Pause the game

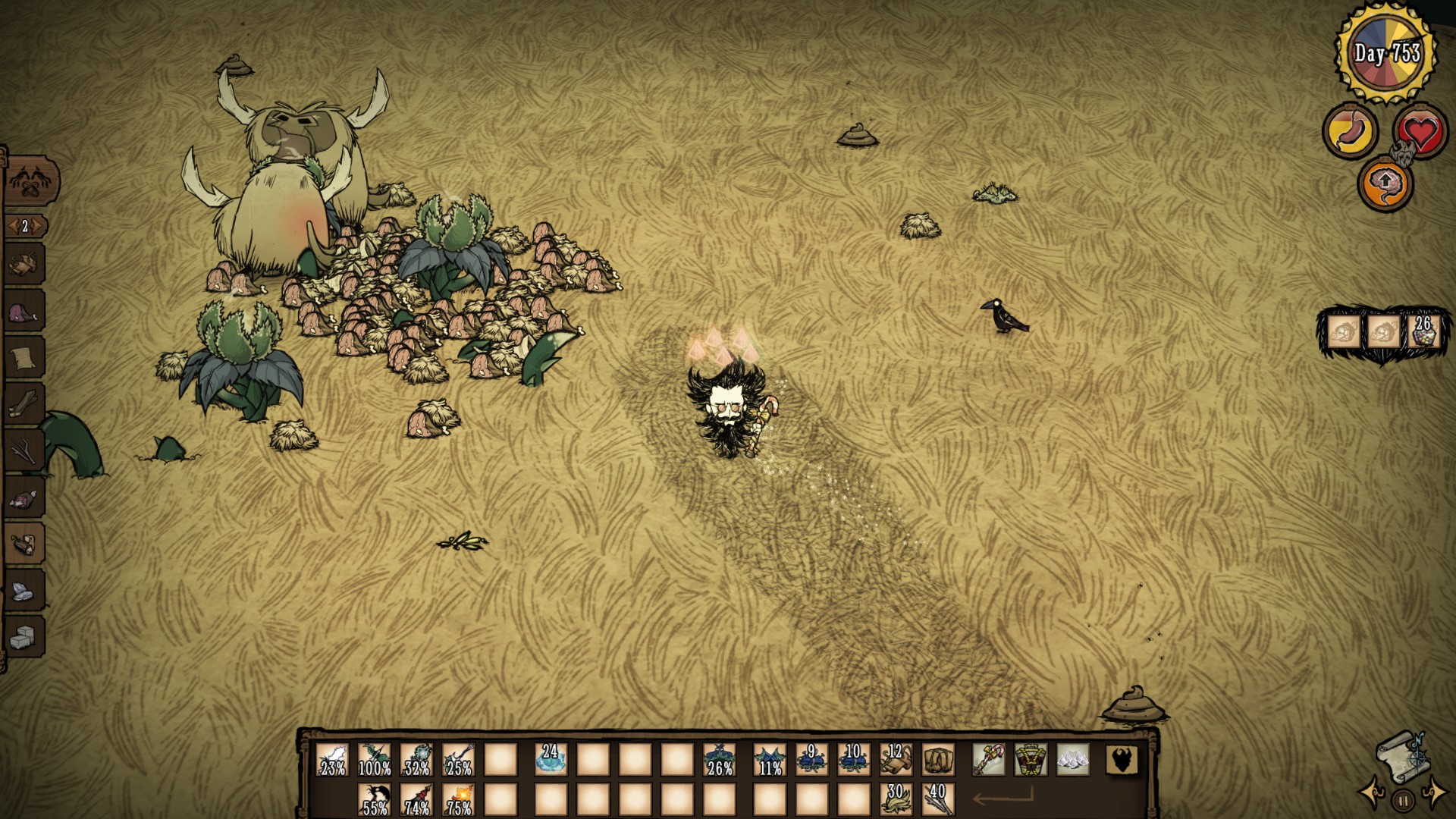click(x=1403, y=799)
